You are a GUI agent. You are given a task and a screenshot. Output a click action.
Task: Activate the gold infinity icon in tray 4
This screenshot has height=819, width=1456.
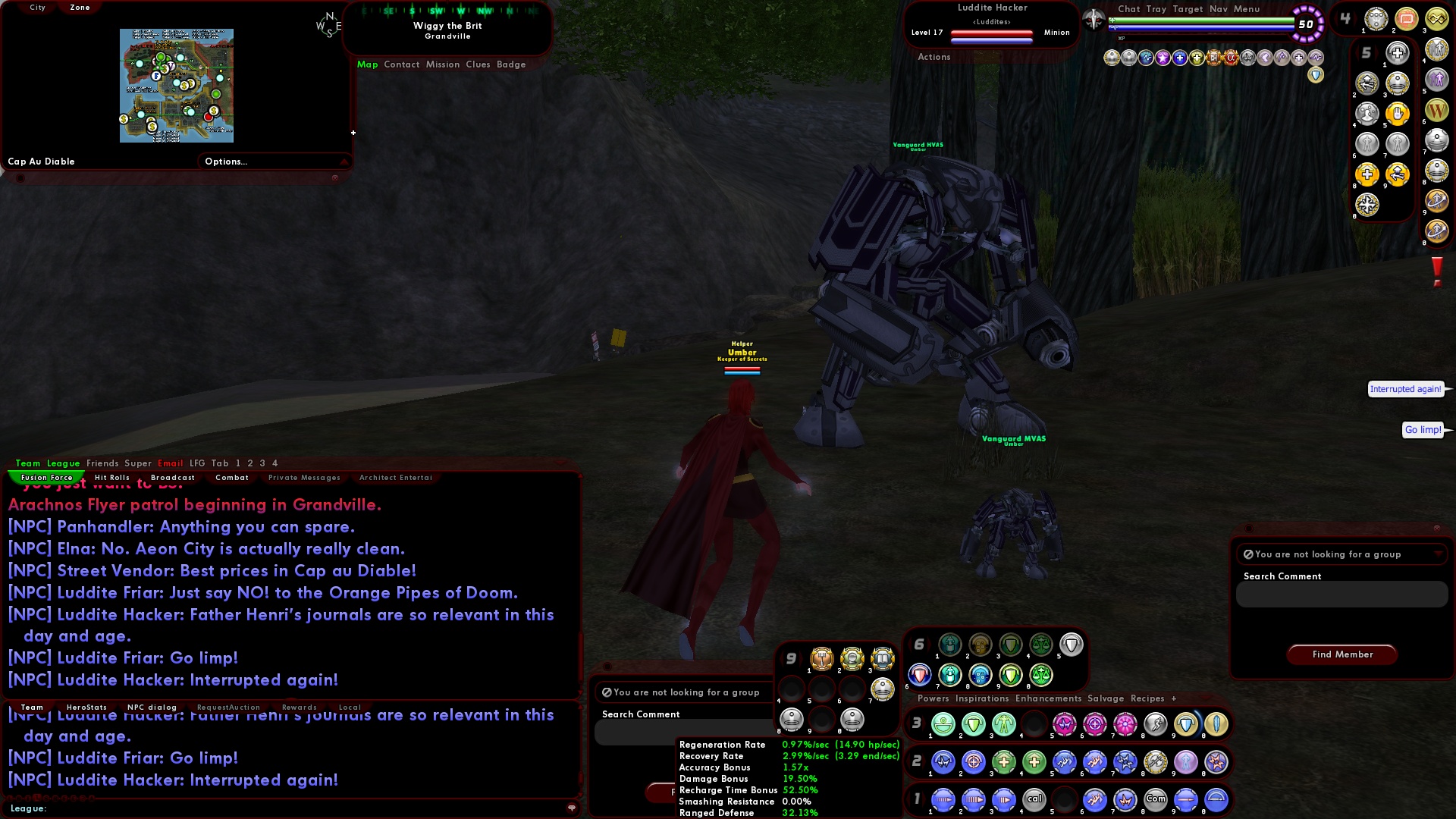(1436, 19)
